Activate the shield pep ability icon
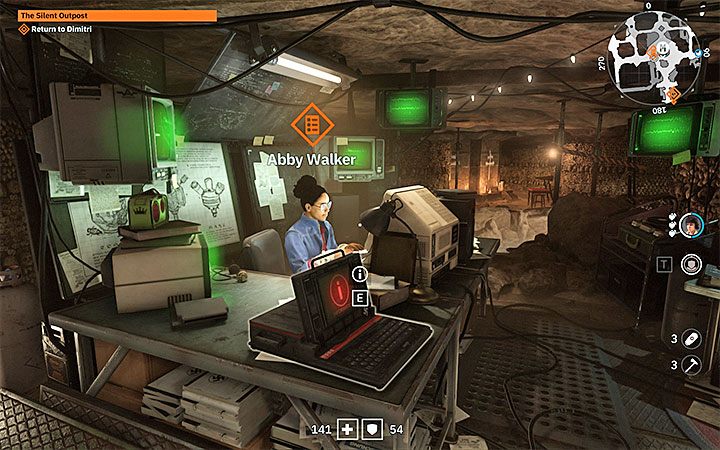Screen dimensions: 720x450 tap(691, 264)
